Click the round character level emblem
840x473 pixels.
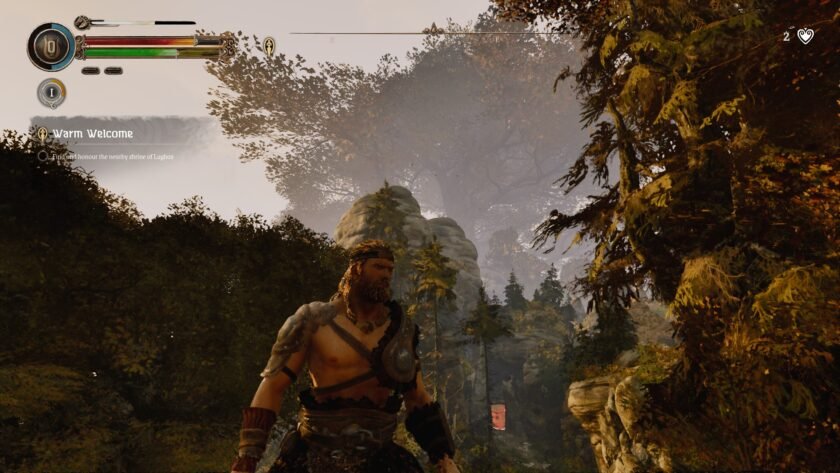51,46
